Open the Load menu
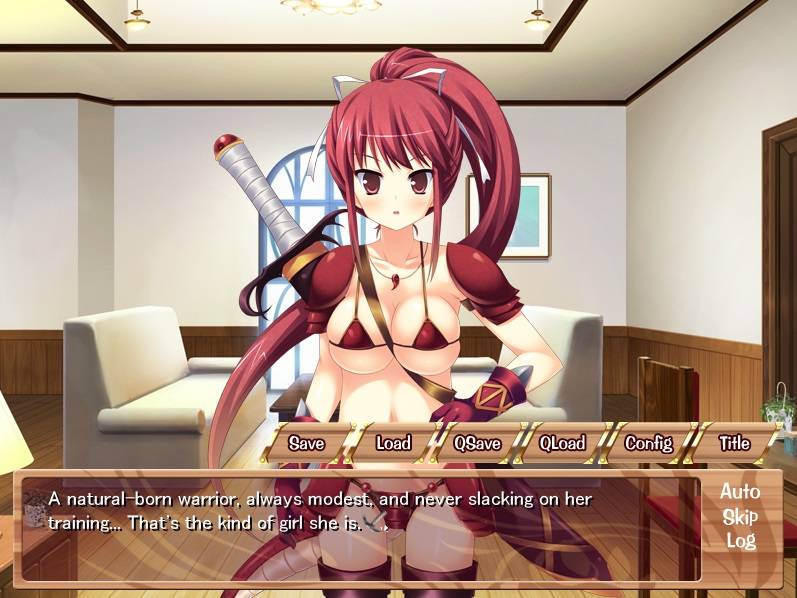This screenshot has width=797, height=598. (x=393, y=443)
